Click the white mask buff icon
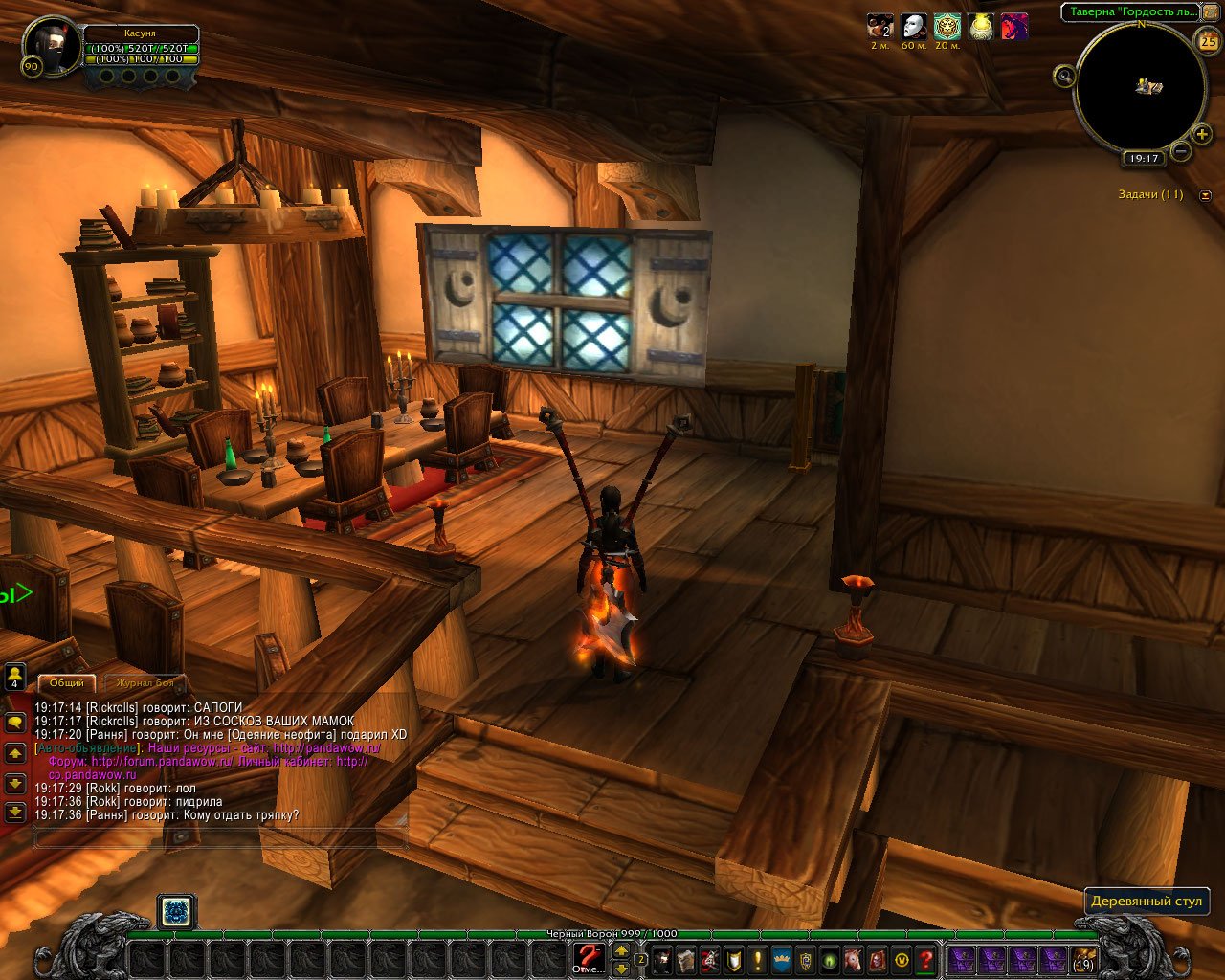 pyautogui.click(x=914, y=26)
